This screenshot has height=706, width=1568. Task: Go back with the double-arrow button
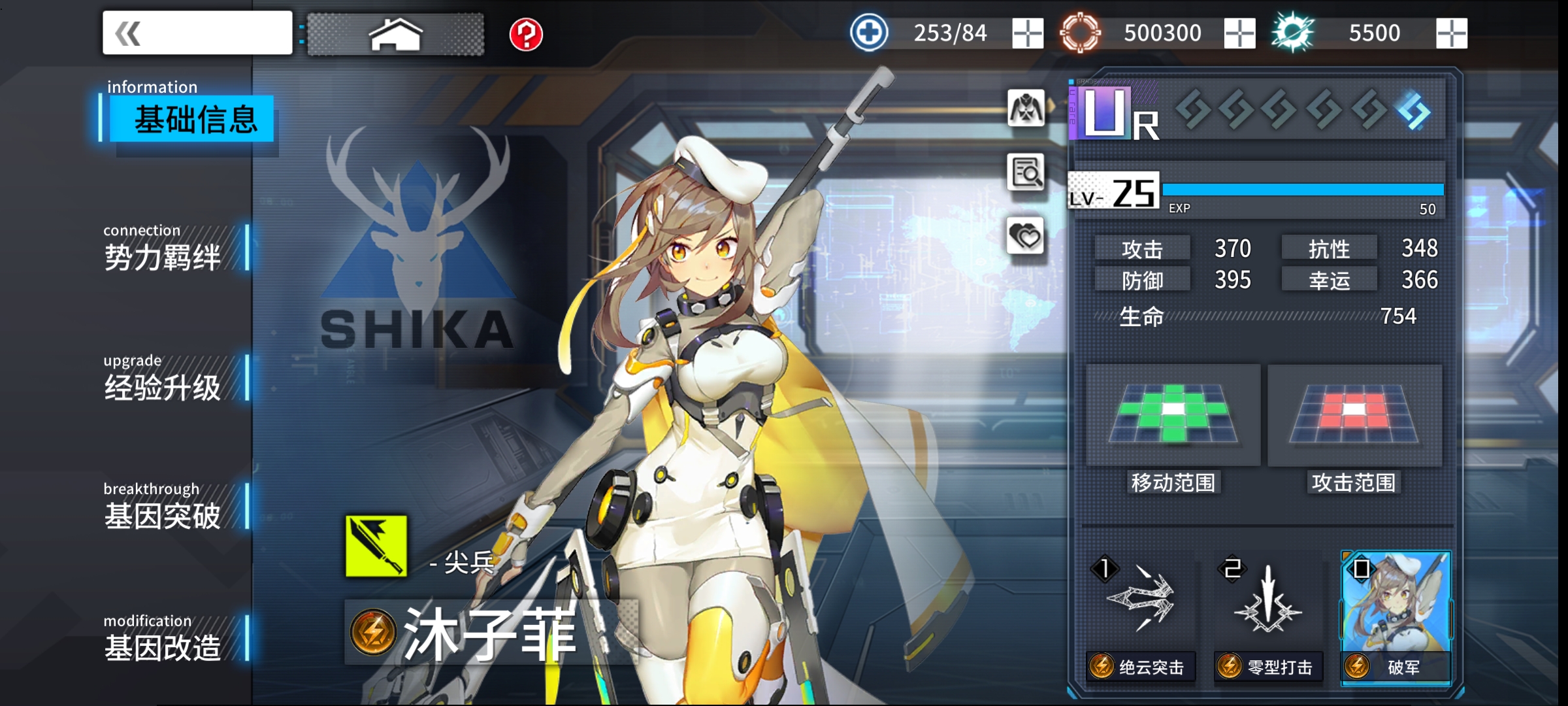[x=197, y=33]
